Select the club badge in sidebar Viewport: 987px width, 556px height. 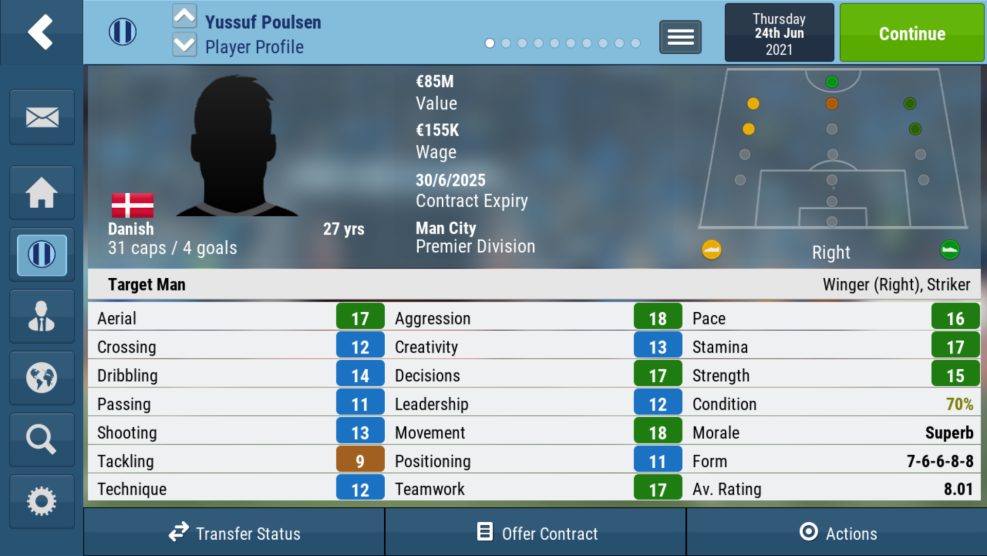tap(41, 254)
